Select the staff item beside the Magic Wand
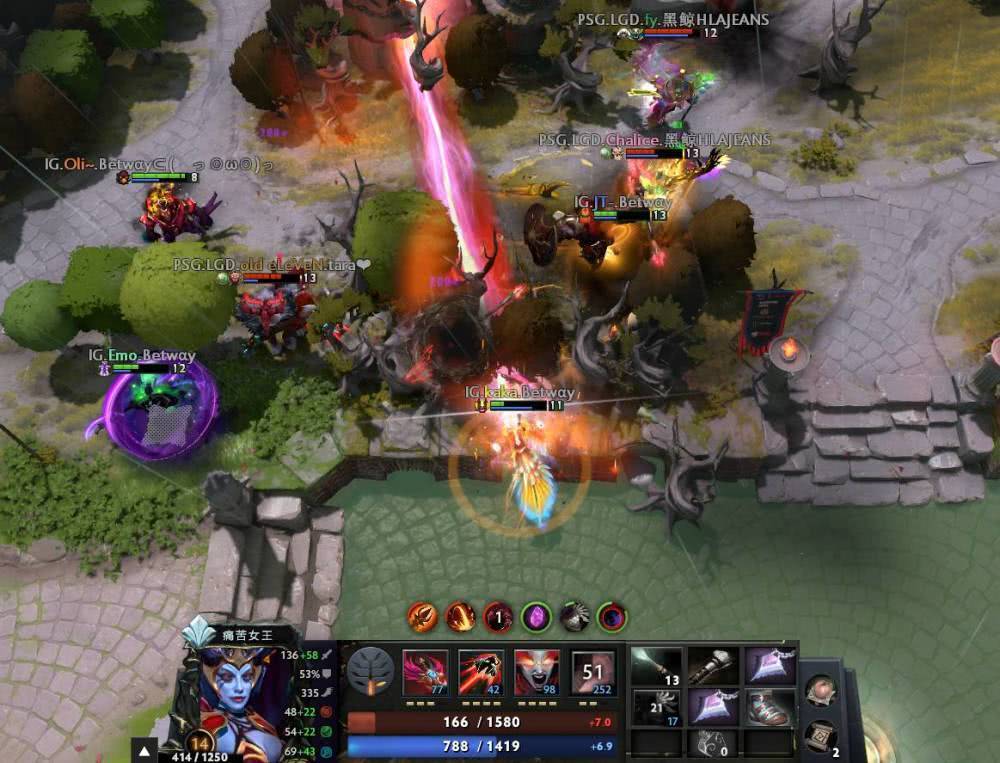1000x763 pixels. pyautogui.click(x=713, y=666)
